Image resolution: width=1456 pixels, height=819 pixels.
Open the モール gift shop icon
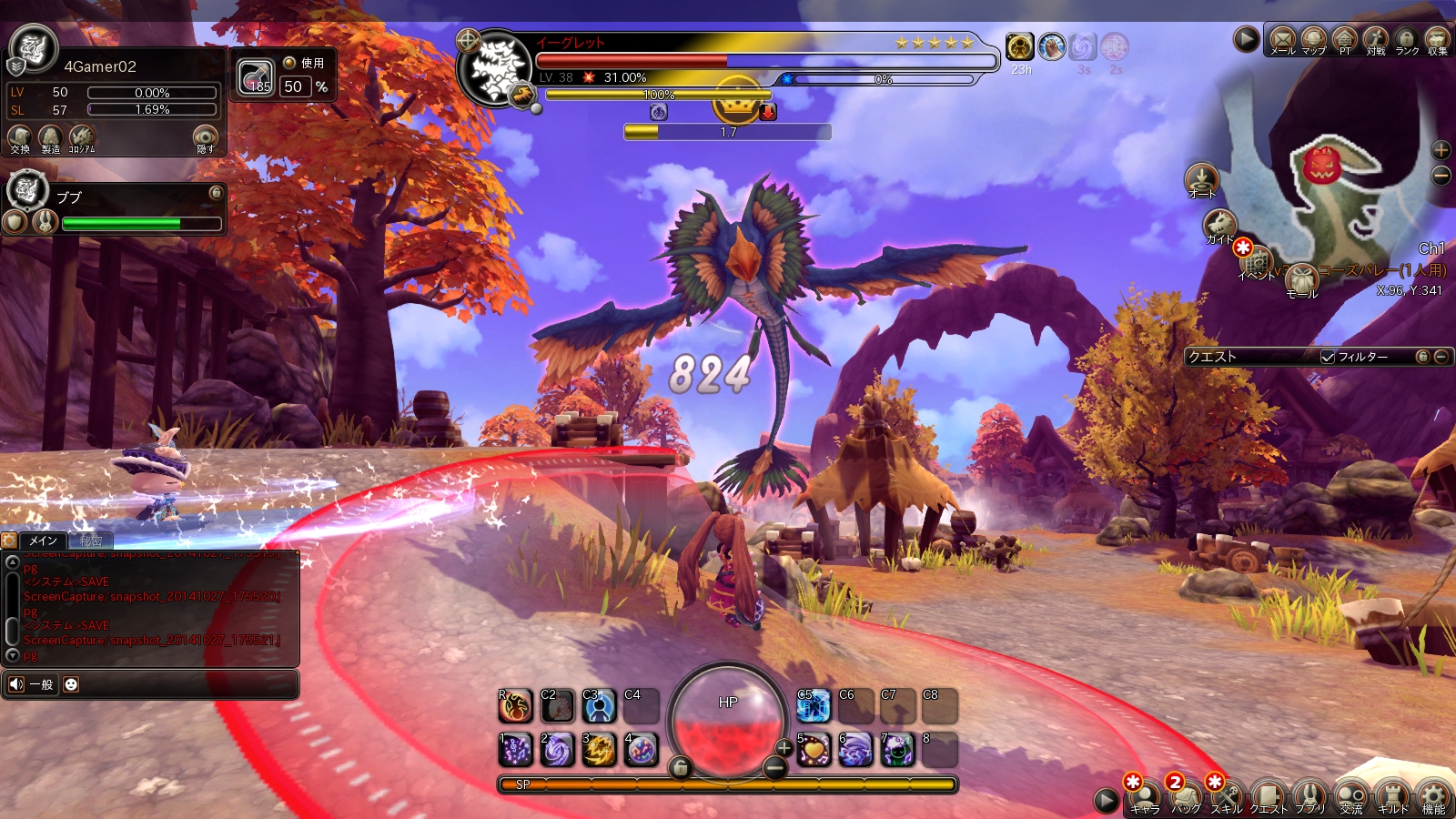[x=1302, y=279]
